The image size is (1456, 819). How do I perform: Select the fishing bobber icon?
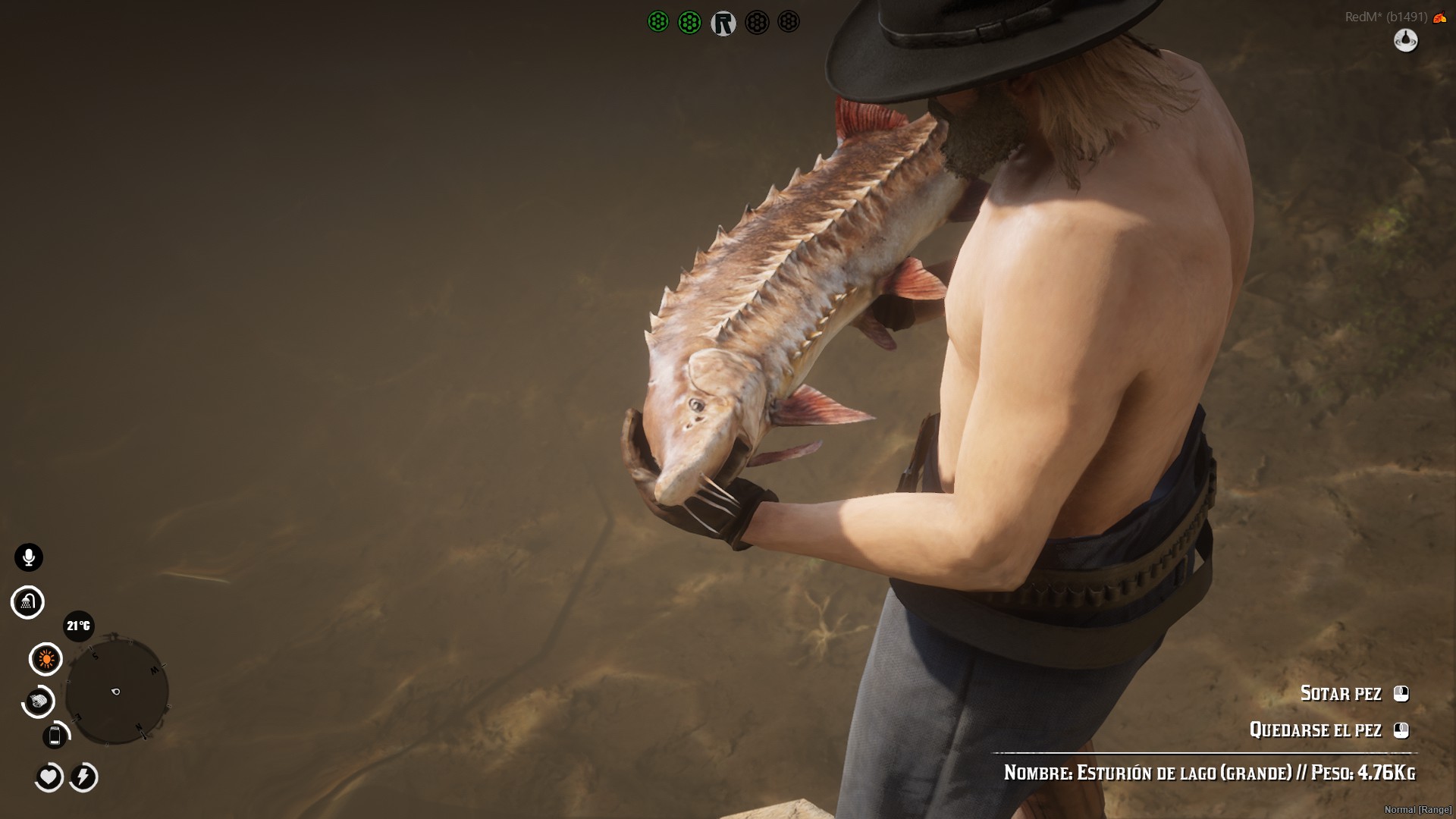pos(1405,39)
